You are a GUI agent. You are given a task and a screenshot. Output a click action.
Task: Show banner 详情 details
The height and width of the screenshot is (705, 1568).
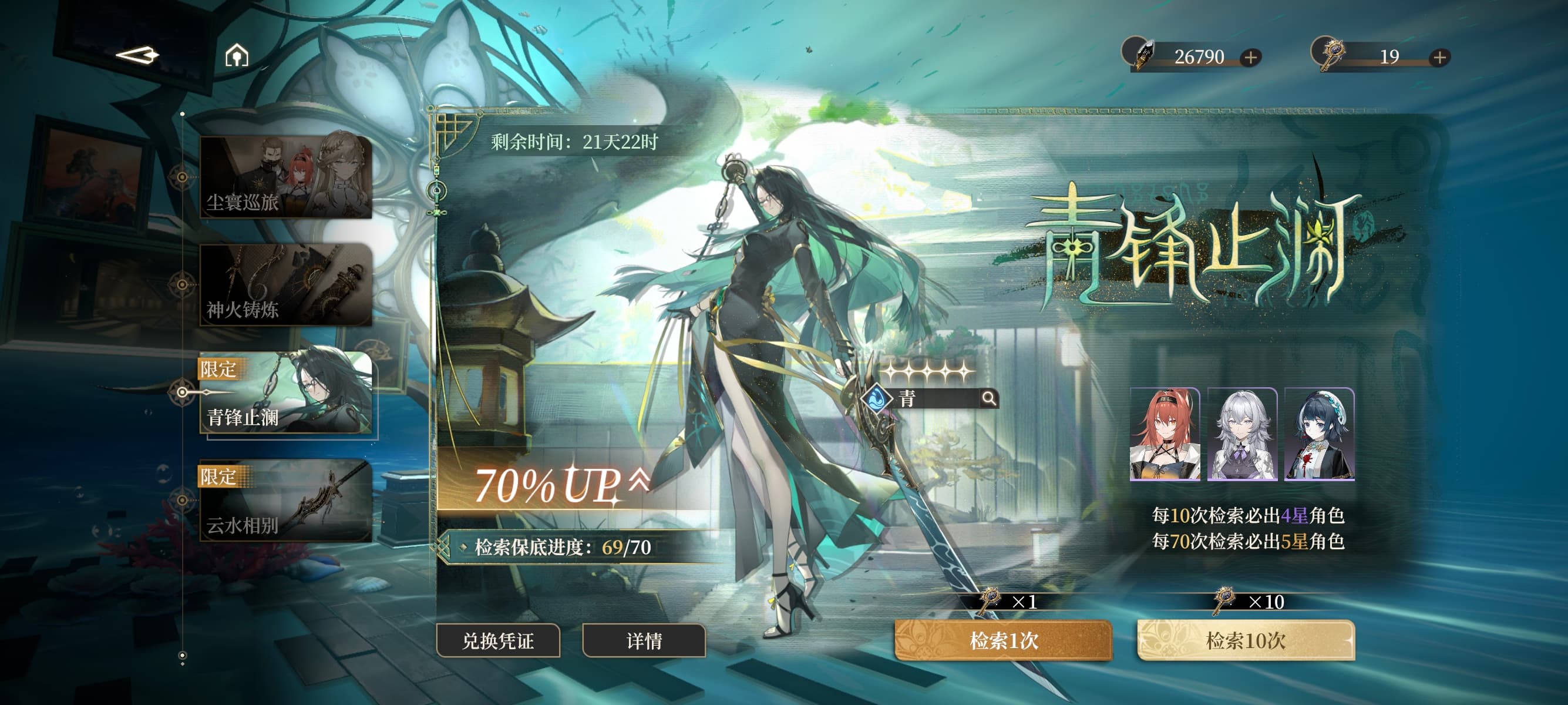click(x=644, y=640)
